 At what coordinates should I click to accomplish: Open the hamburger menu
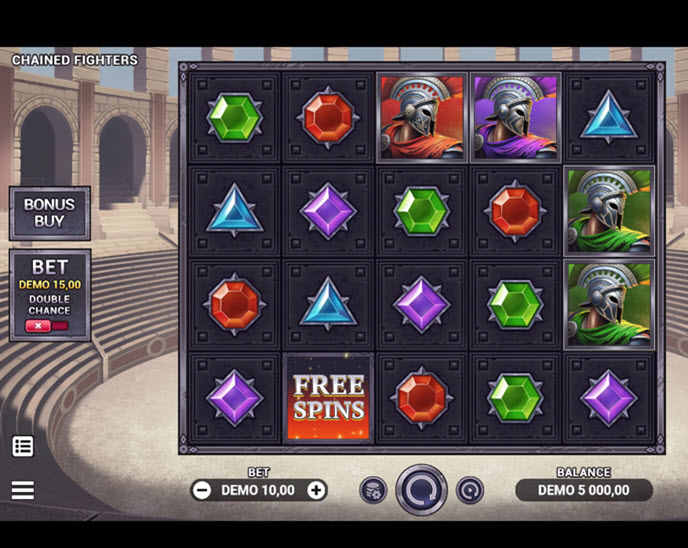pyautogui.click(x=23, y=490)
